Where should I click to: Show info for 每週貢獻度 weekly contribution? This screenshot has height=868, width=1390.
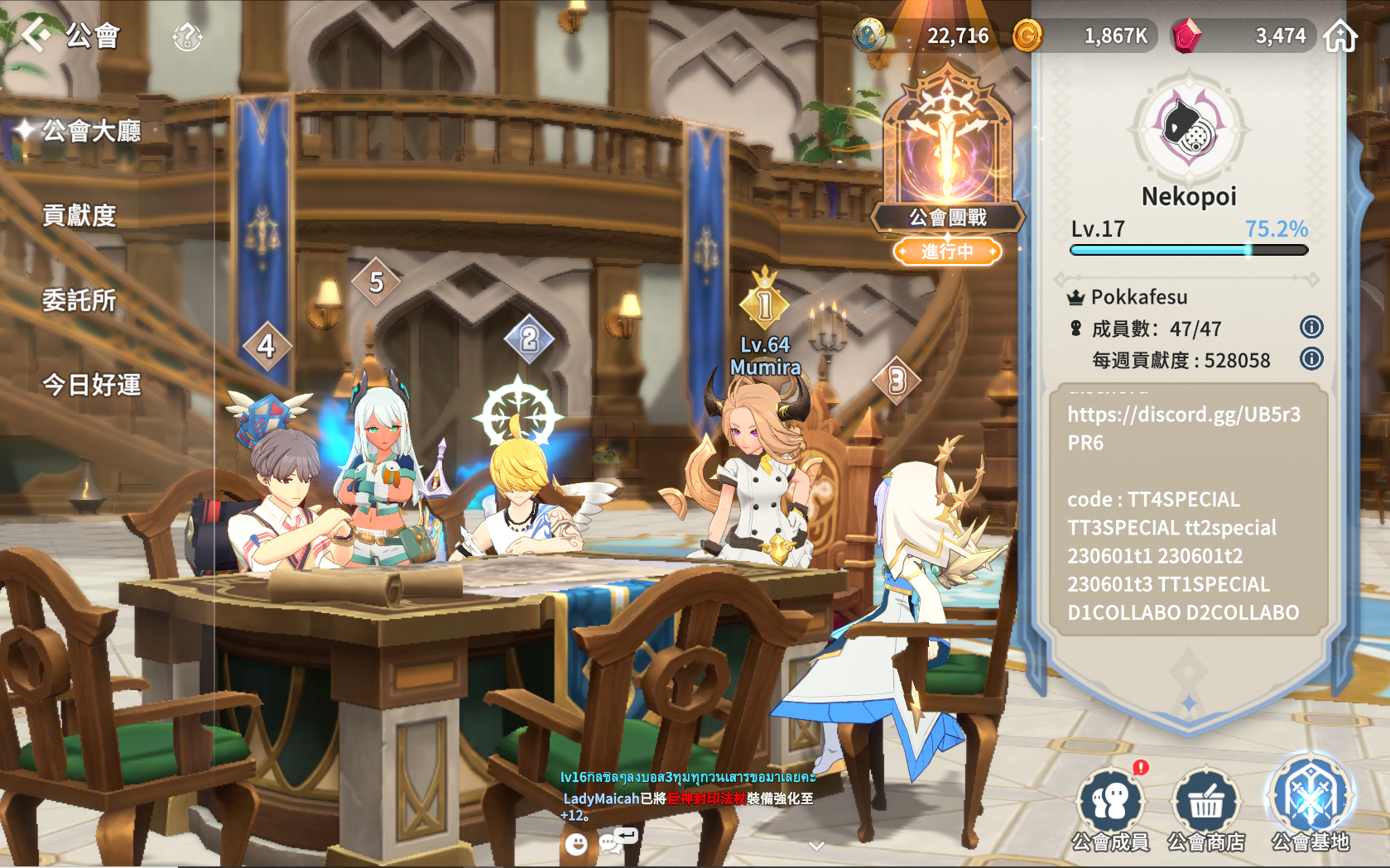click(1311, 358)
